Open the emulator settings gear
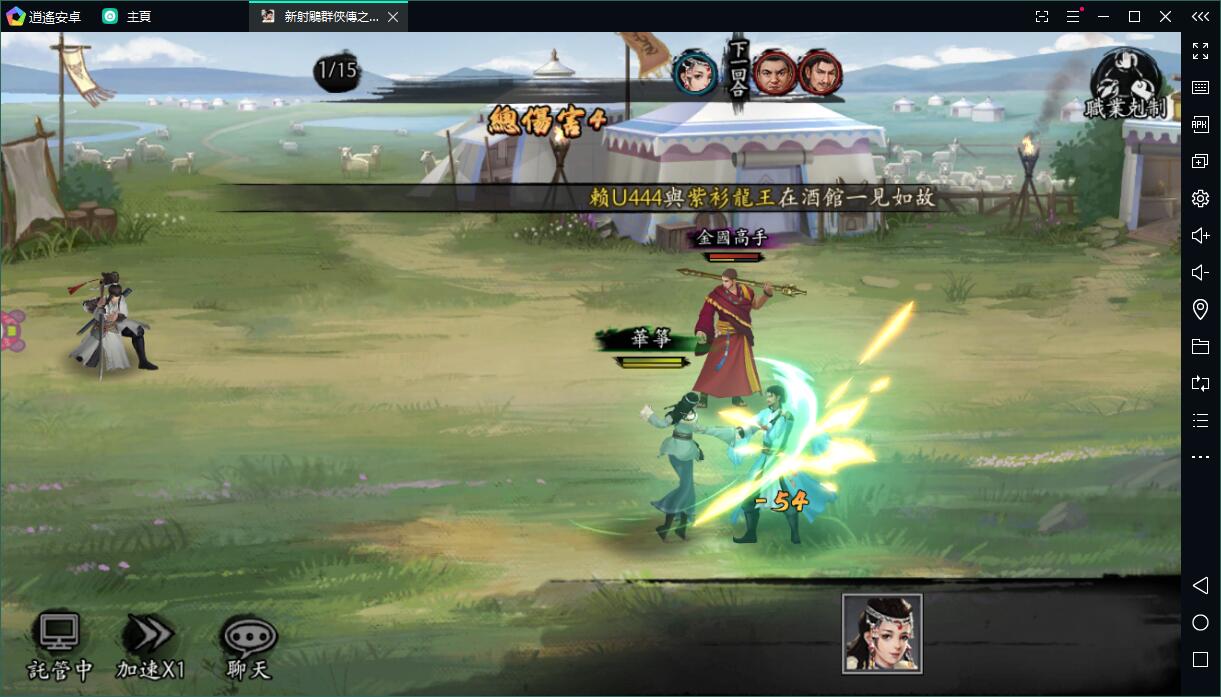 click(1200, 198)
